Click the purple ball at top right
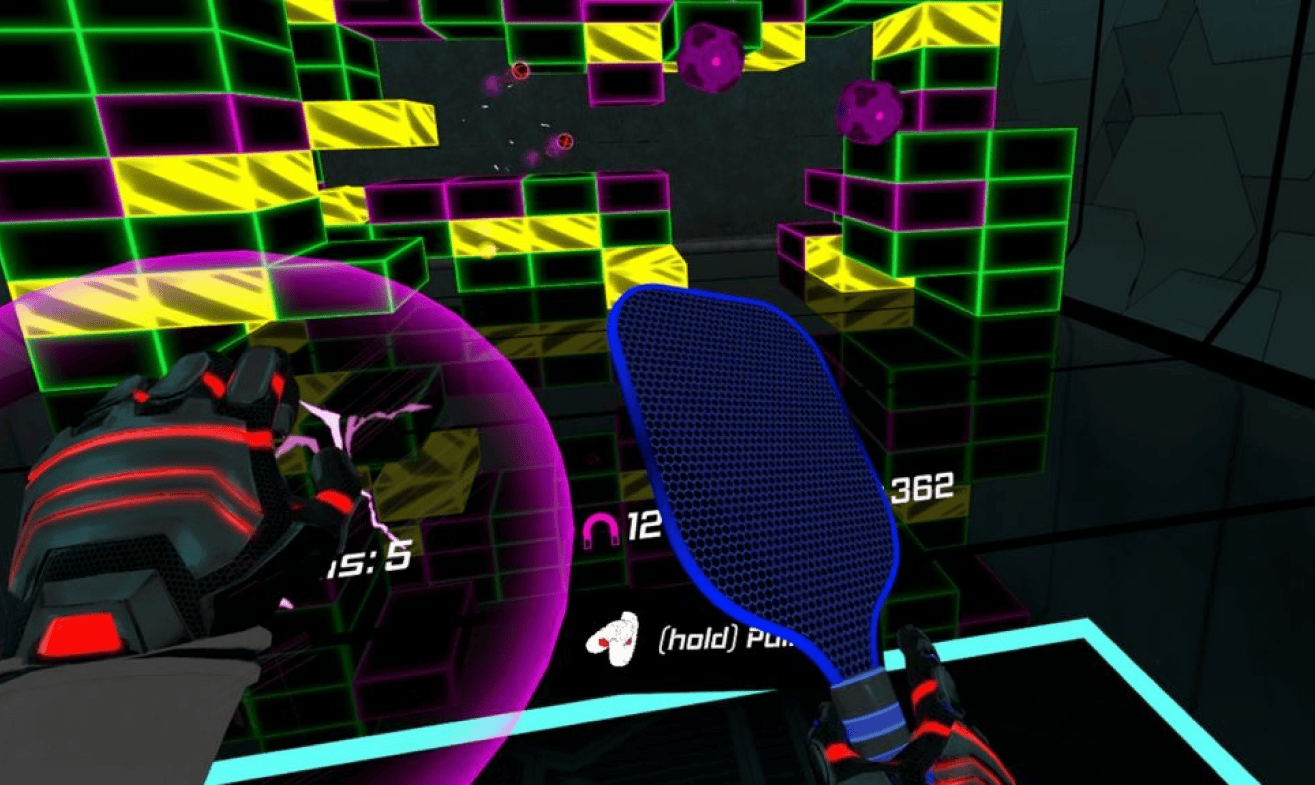The height and width of the screenshot is (785, 1315). coord(866,111)
